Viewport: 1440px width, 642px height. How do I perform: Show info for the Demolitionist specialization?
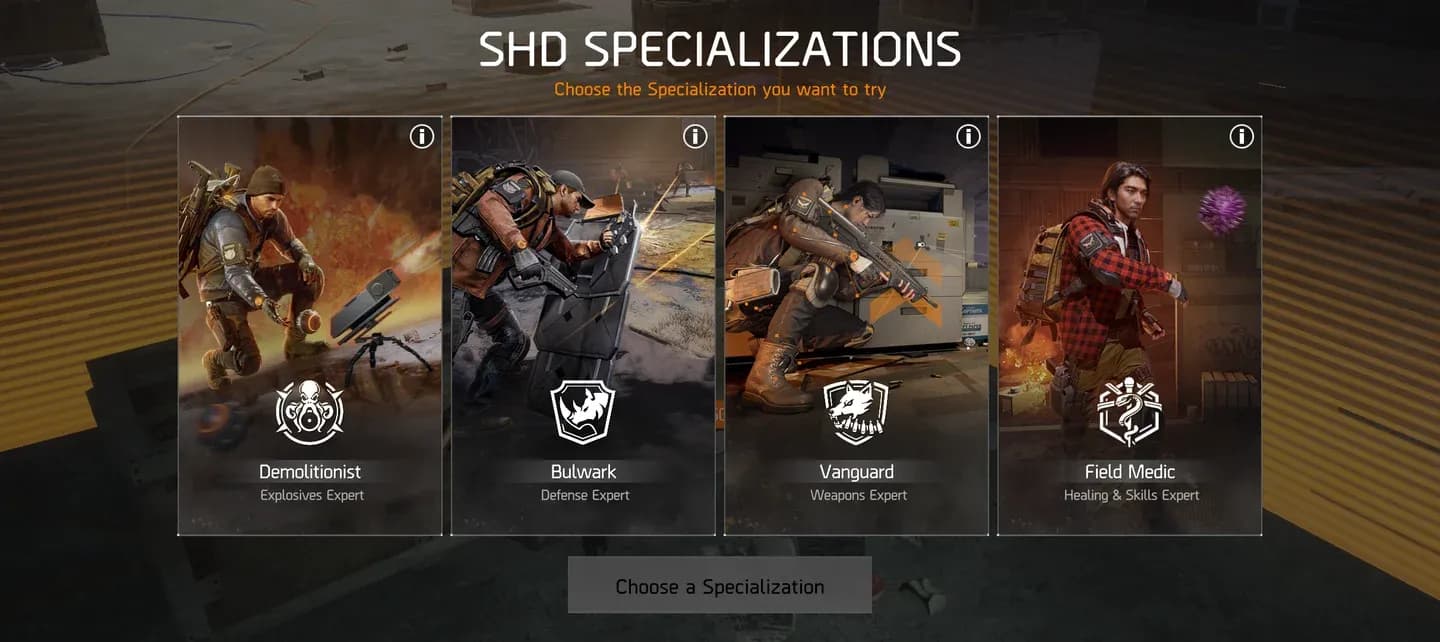(422, 136)
